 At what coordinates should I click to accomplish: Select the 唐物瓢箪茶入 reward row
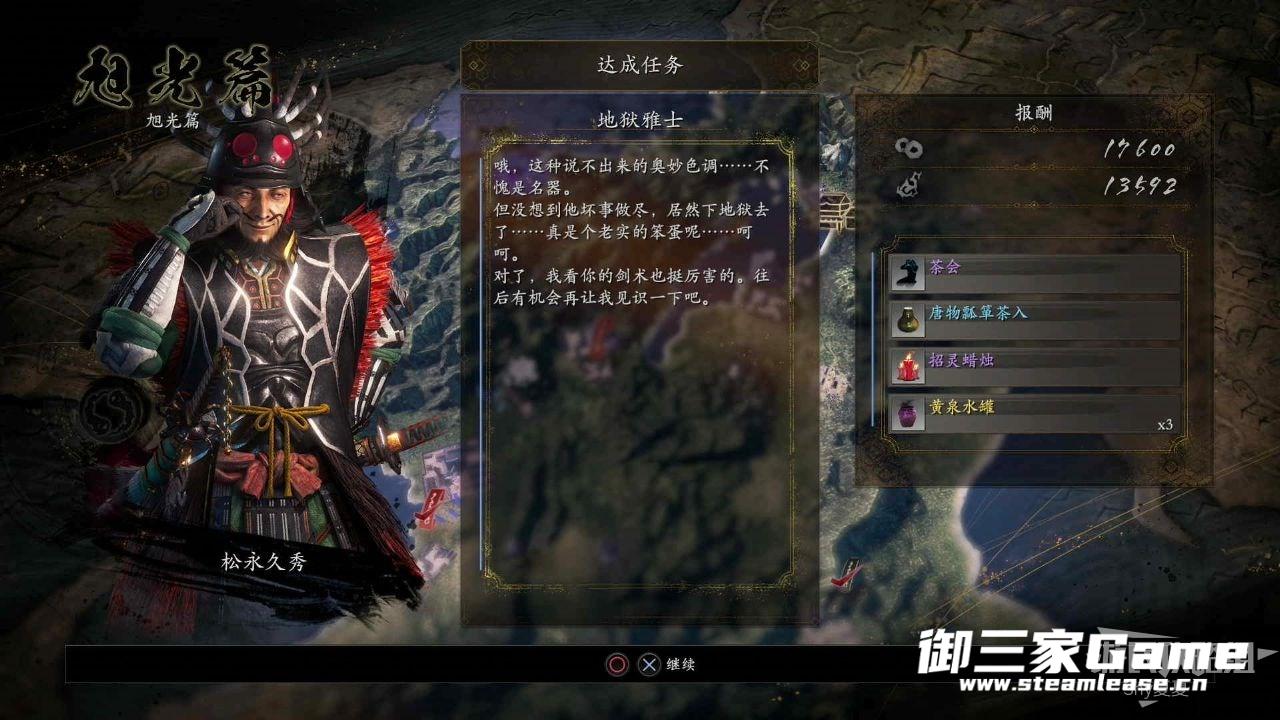[x=1034, y=319]
